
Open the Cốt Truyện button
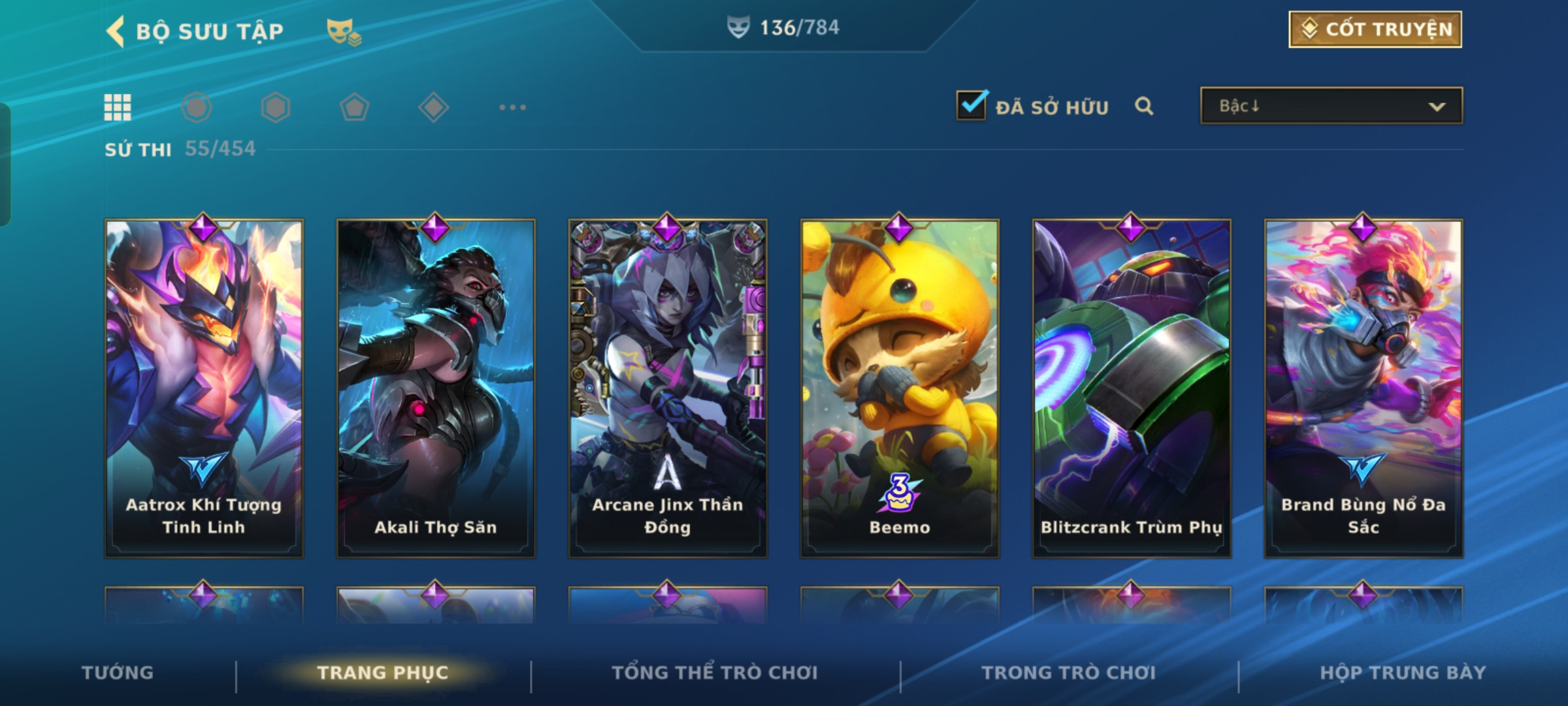[x=1375, y=29]
